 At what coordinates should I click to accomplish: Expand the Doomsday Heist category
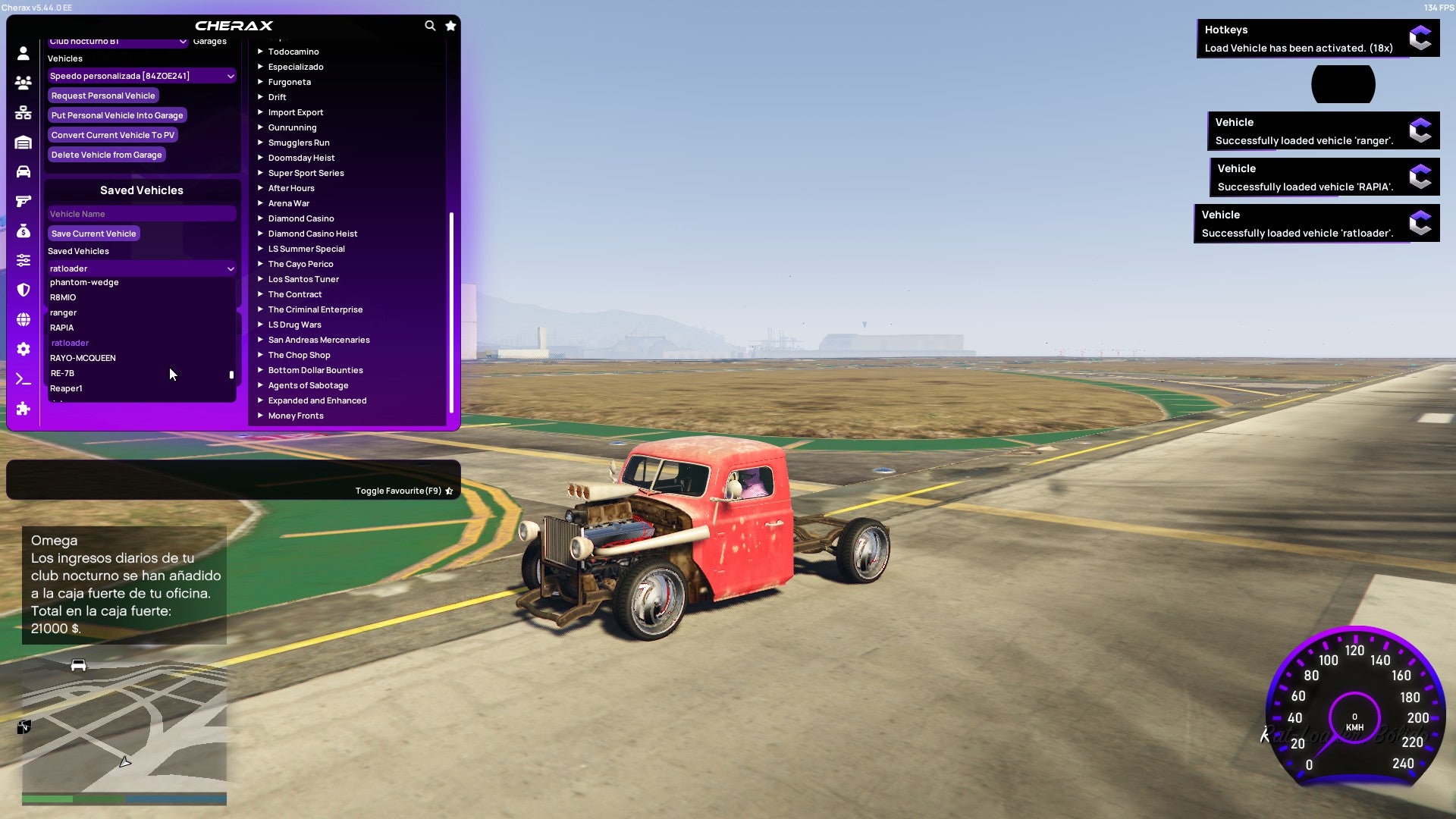(300, 157)
